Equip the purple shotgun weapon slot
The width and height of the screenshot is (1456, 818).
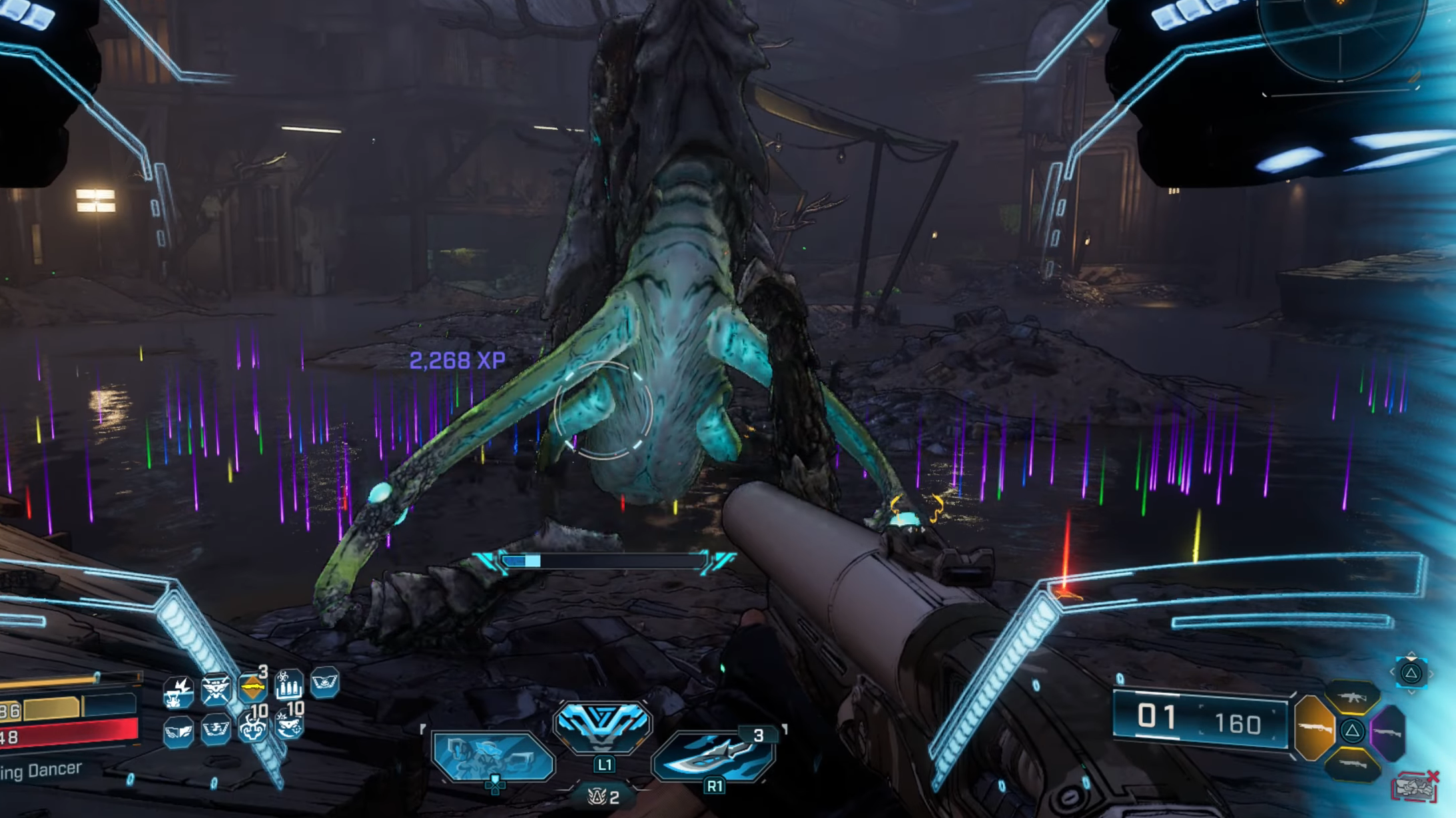coord(1389,731)
